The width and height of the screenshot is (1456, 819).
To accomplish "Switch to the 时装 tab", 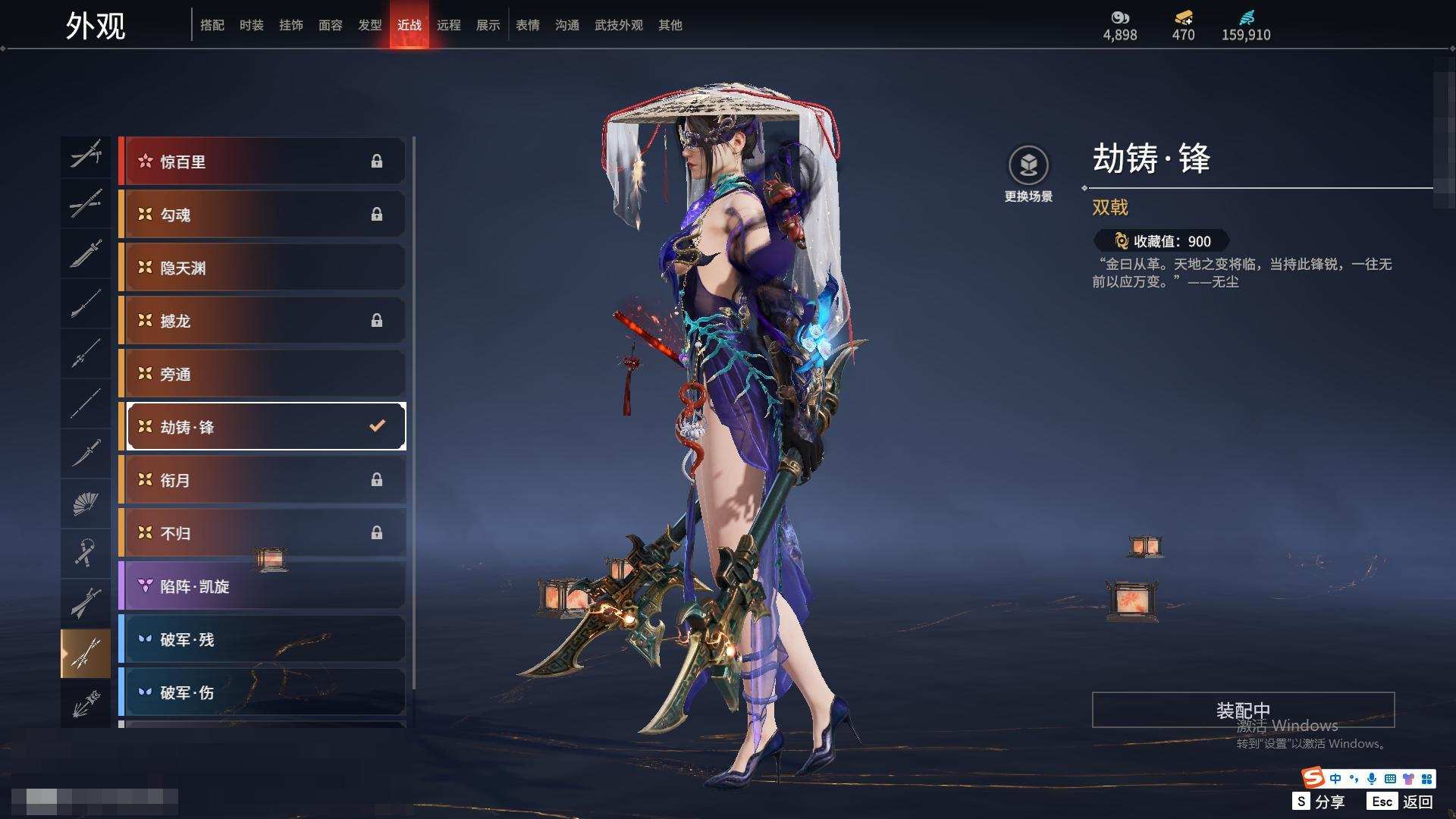I will pos(251,25).
